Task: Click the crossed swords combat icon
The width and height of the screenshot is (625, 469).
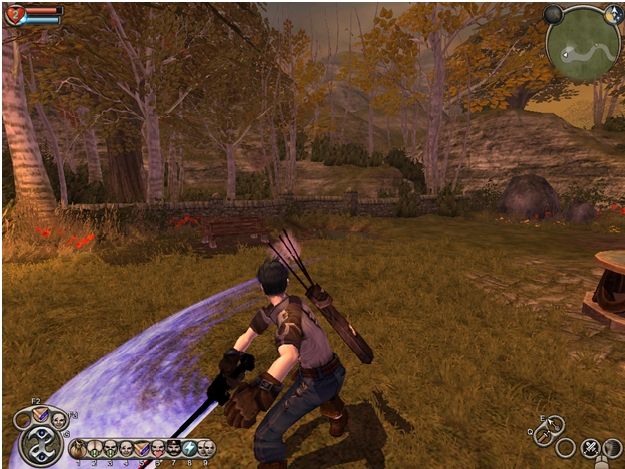Action: (590, 448)
